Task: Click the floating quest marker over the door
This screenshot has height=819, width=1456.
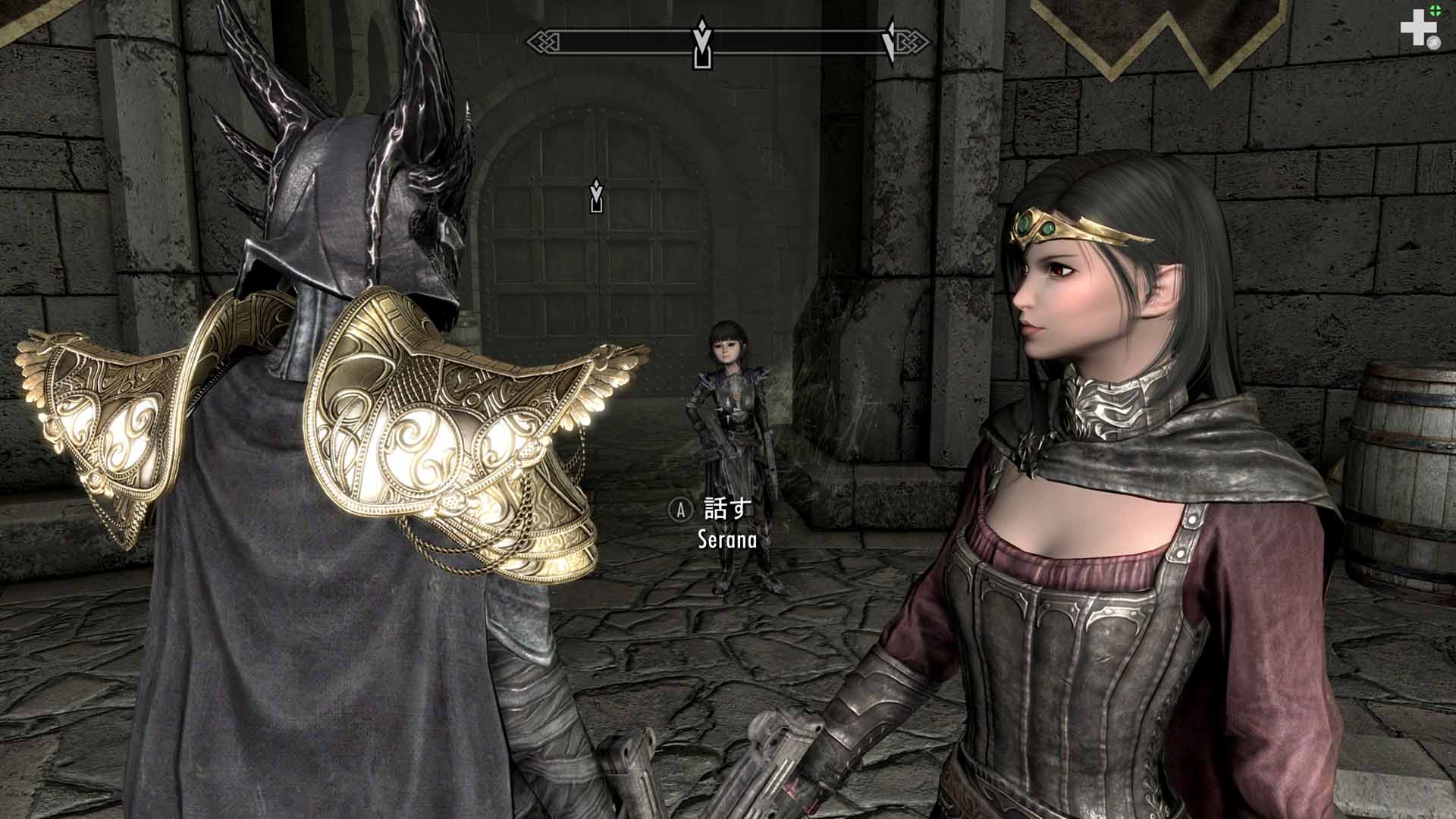Action: (x=597, y=196)
